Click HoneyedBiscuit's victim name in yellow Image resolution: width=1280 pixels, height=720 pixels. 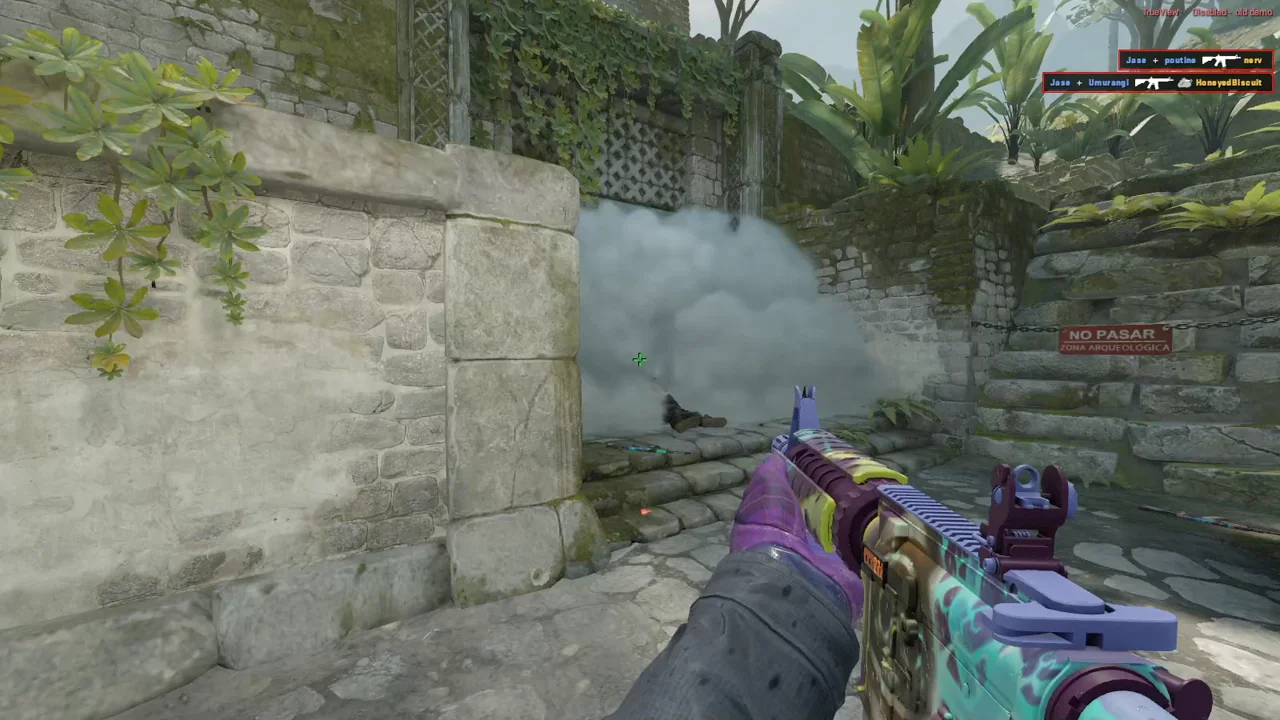pos(1230,83)
